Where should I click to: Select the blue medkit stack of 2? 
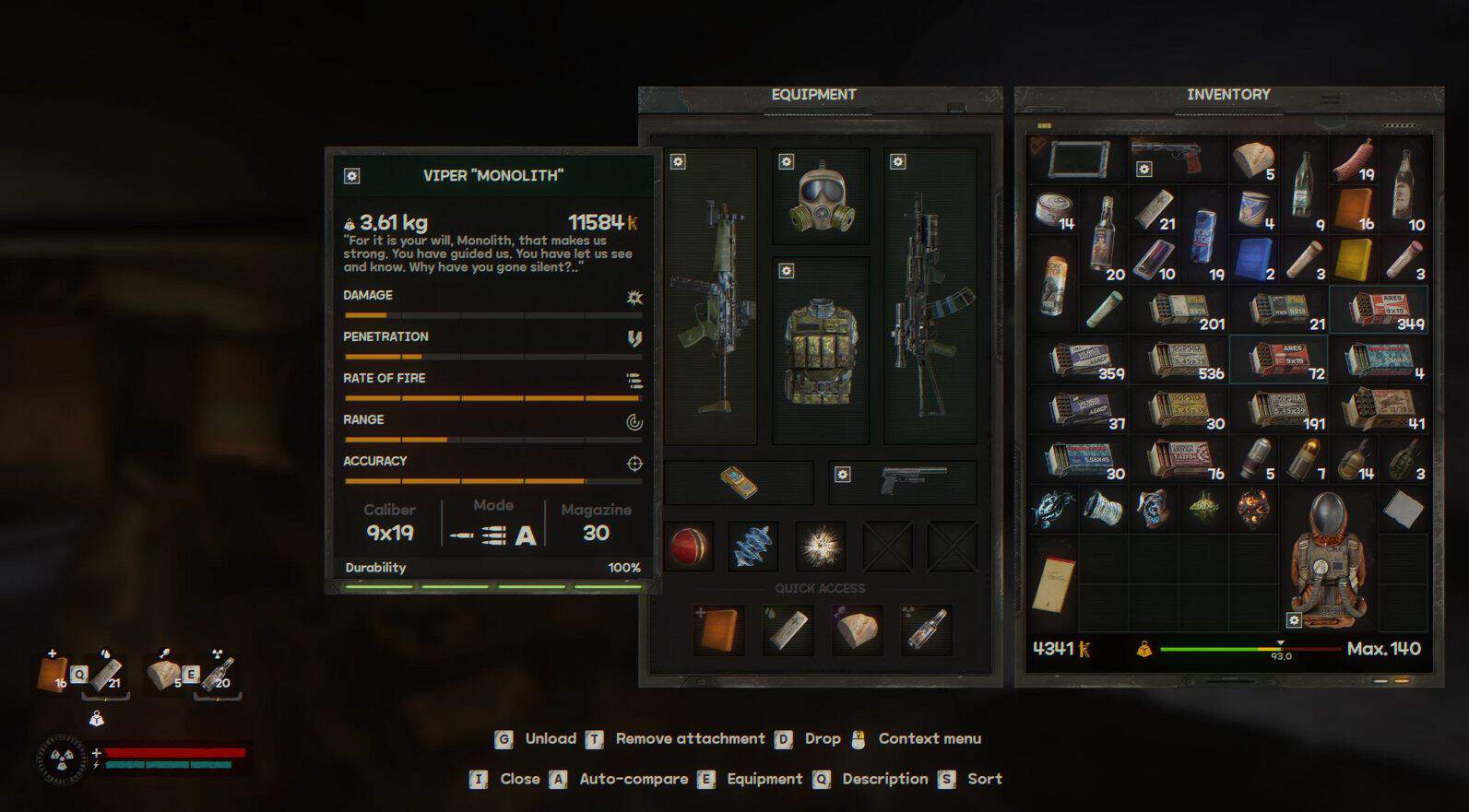[x=1253, y=260]
